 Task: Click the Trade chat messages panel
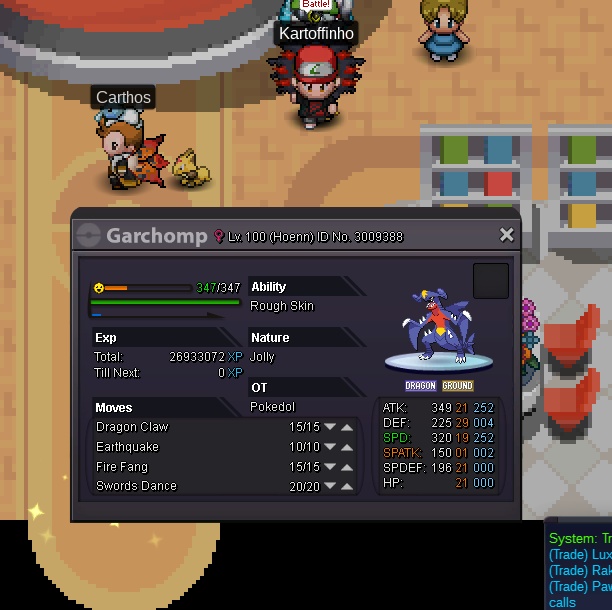[580, 572]
